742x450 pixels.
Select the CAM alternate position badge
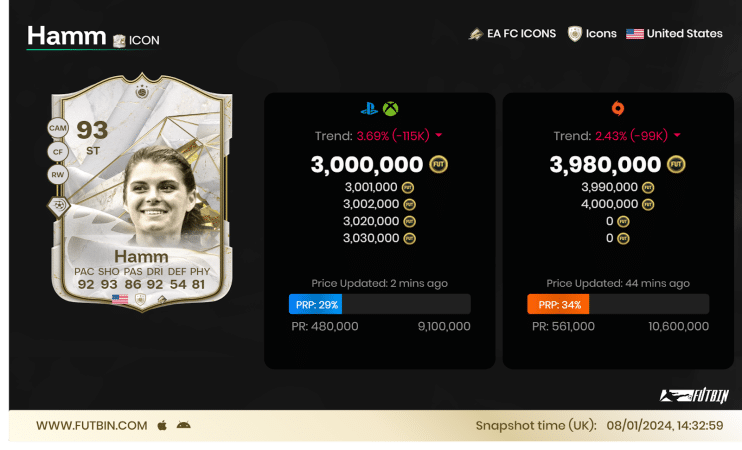pyautogui.click(x=57, y=129)
